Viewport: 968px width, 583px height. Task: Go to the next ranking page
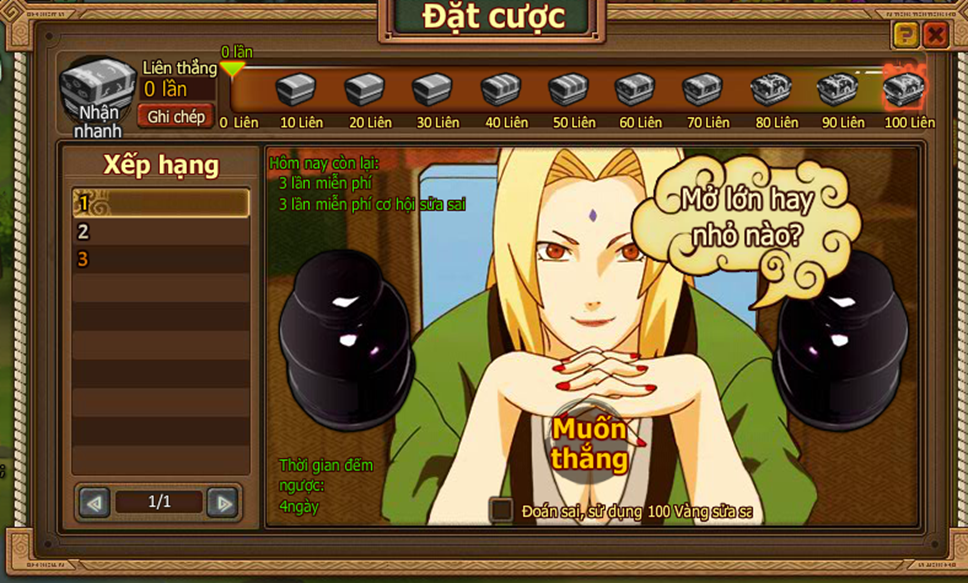(223, 502)
